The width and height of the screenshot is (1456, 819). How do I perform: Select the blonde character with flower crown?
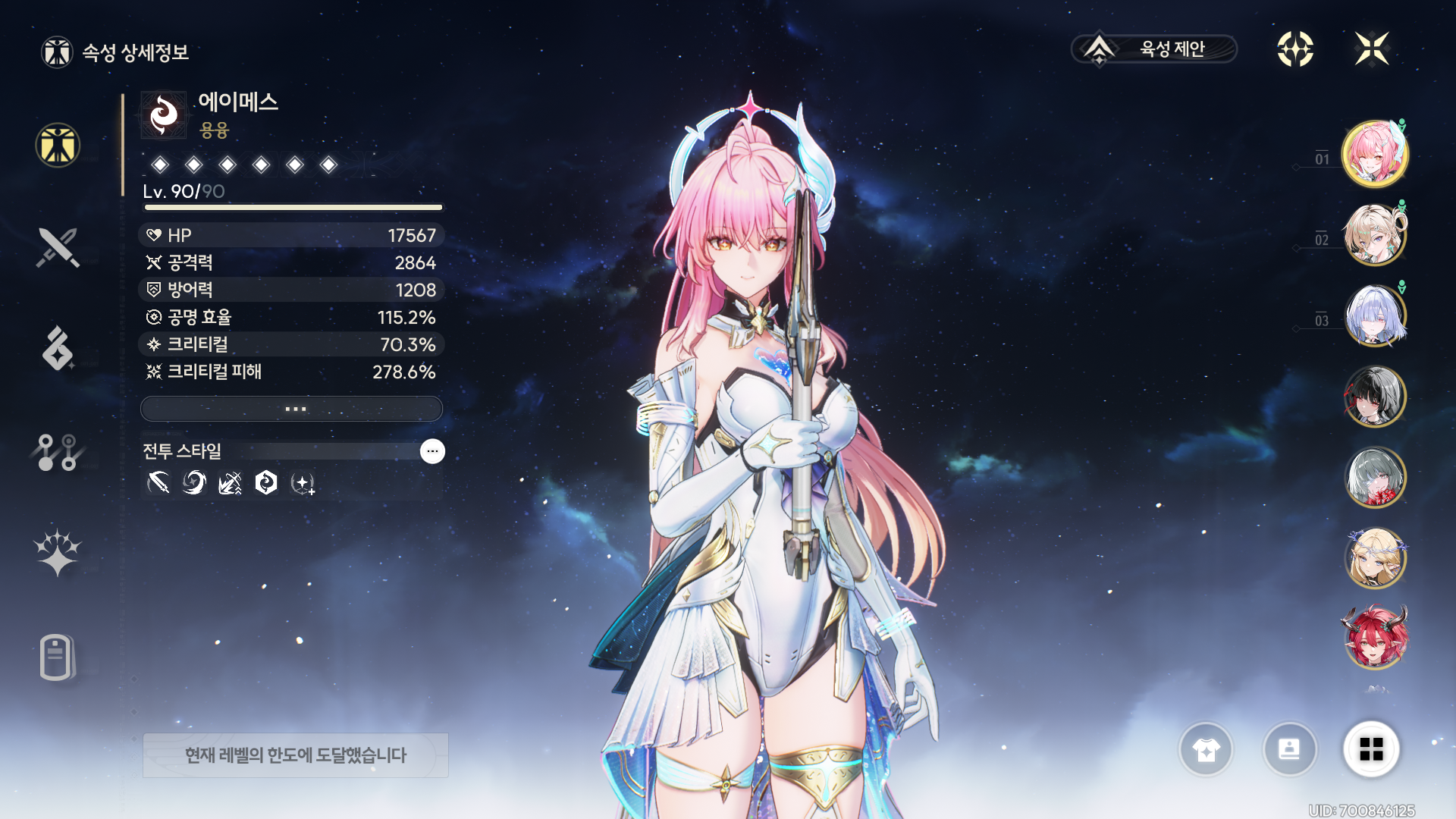pos(1375,558)
